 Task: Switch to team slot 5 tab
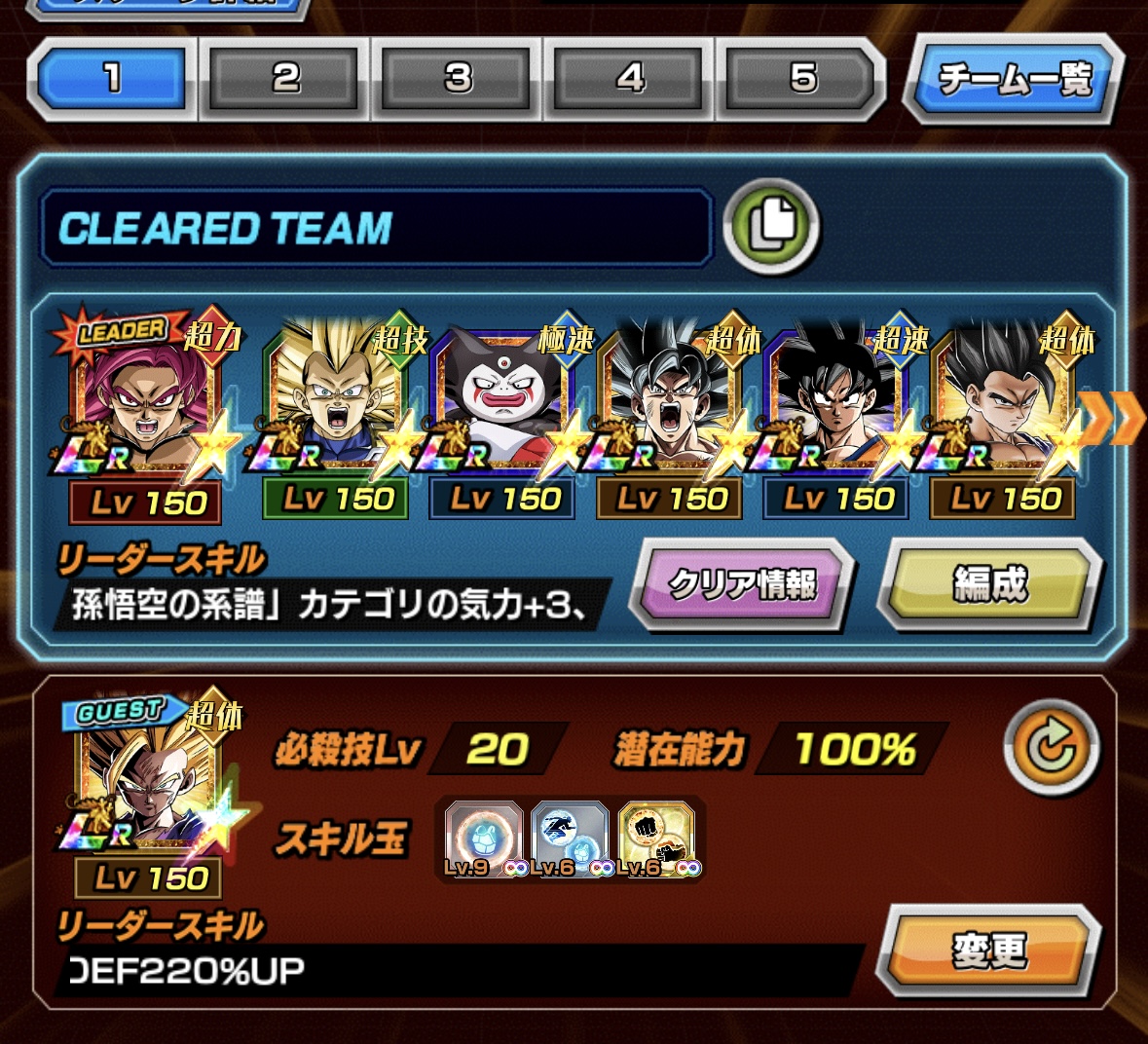pyautogui.click(x=801, y=78)
